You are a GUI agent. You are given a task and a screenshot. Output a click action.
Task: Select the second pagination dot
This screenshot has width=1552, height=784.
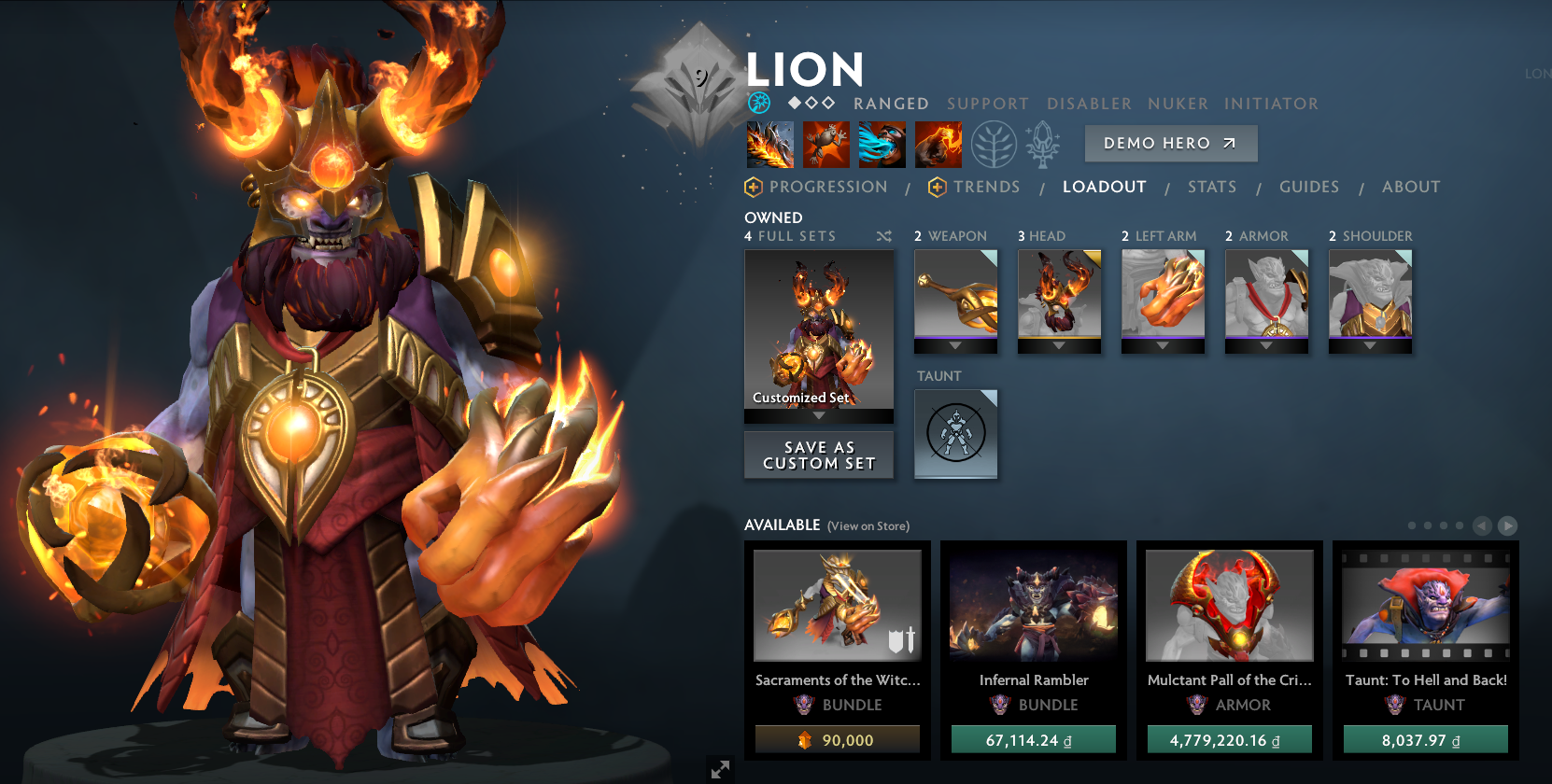1429,525
